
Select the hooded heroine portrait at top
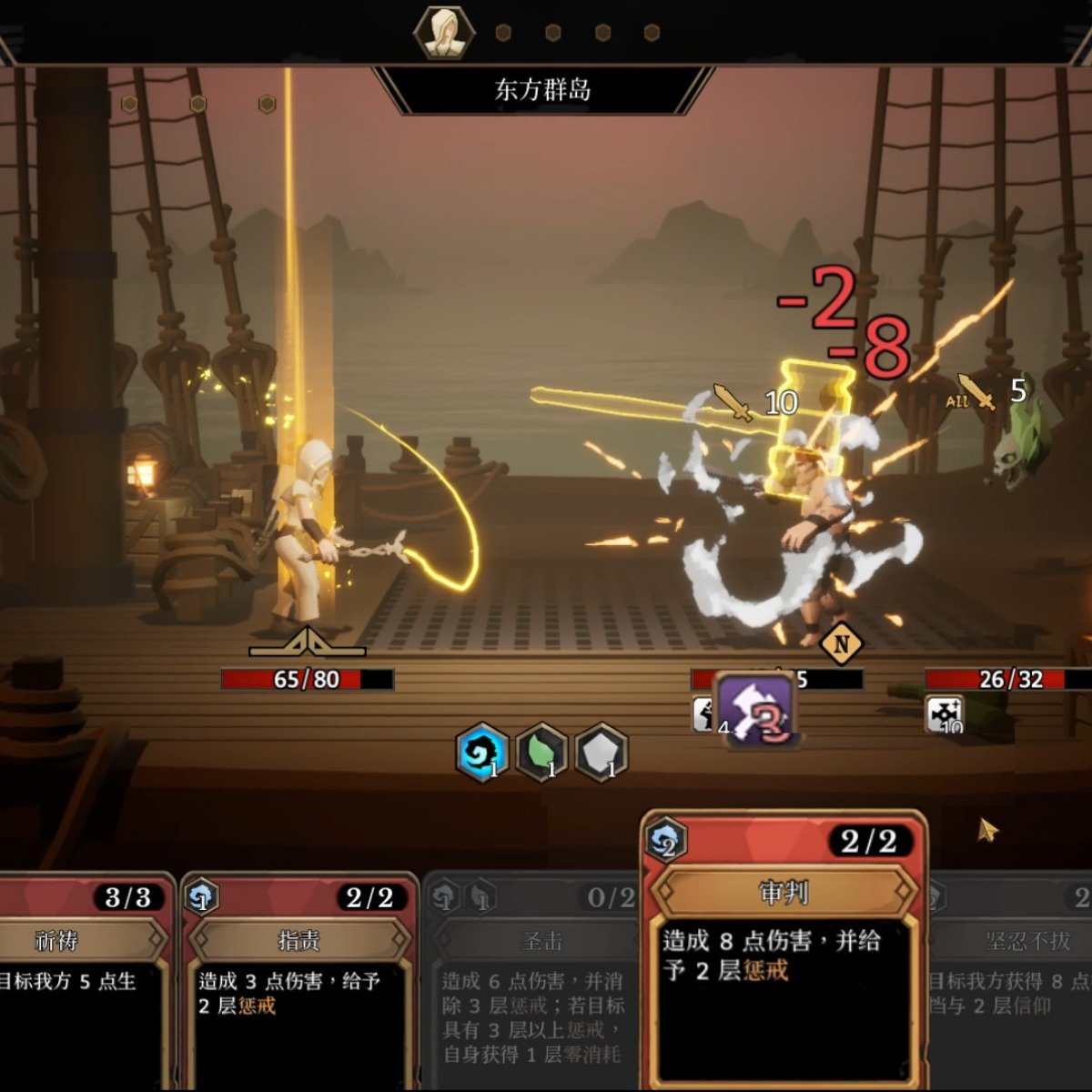444,34
